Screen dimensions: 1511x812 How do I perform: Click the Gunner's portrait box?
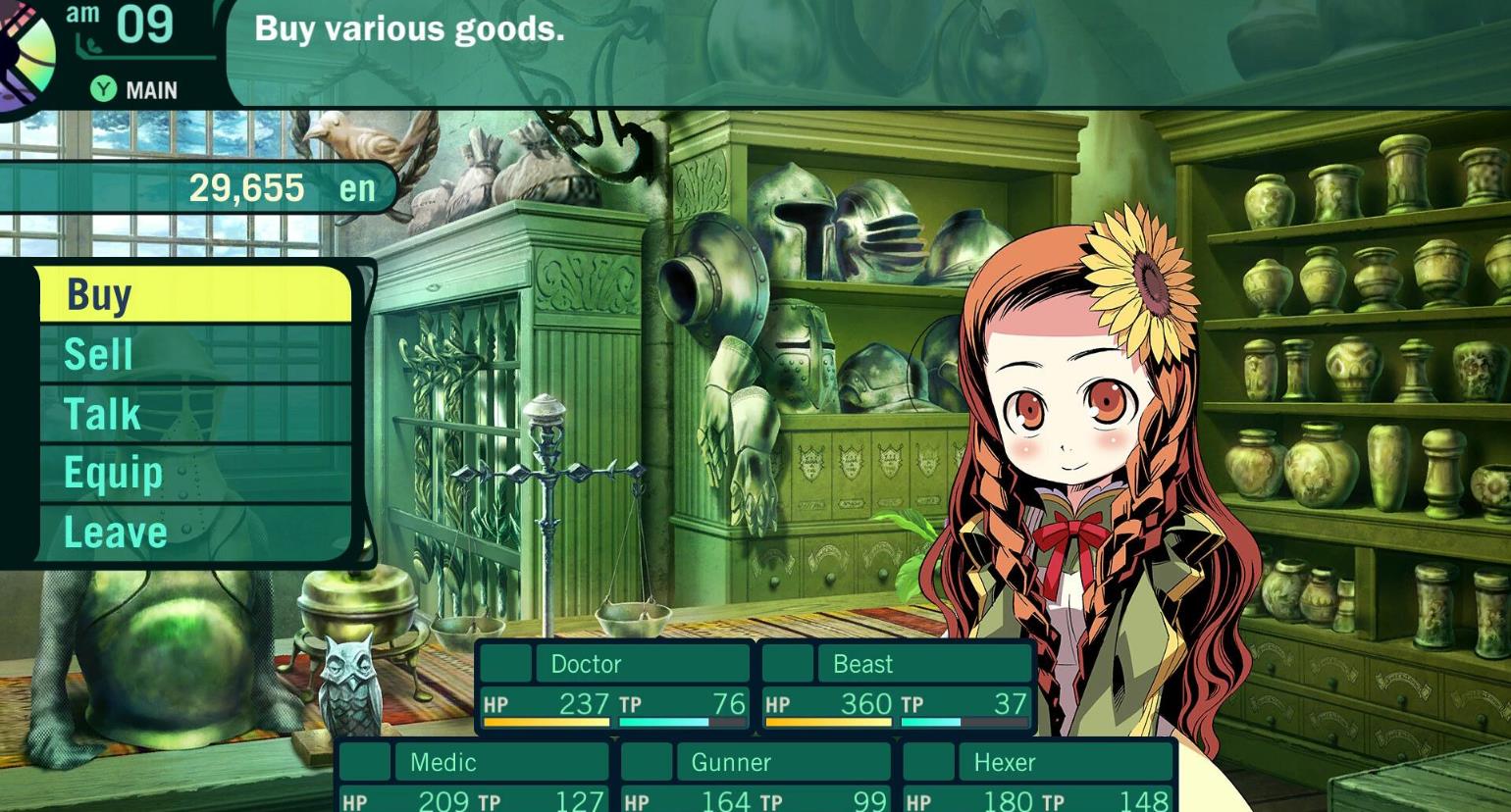pyautogui.click(x=649, y=762)
